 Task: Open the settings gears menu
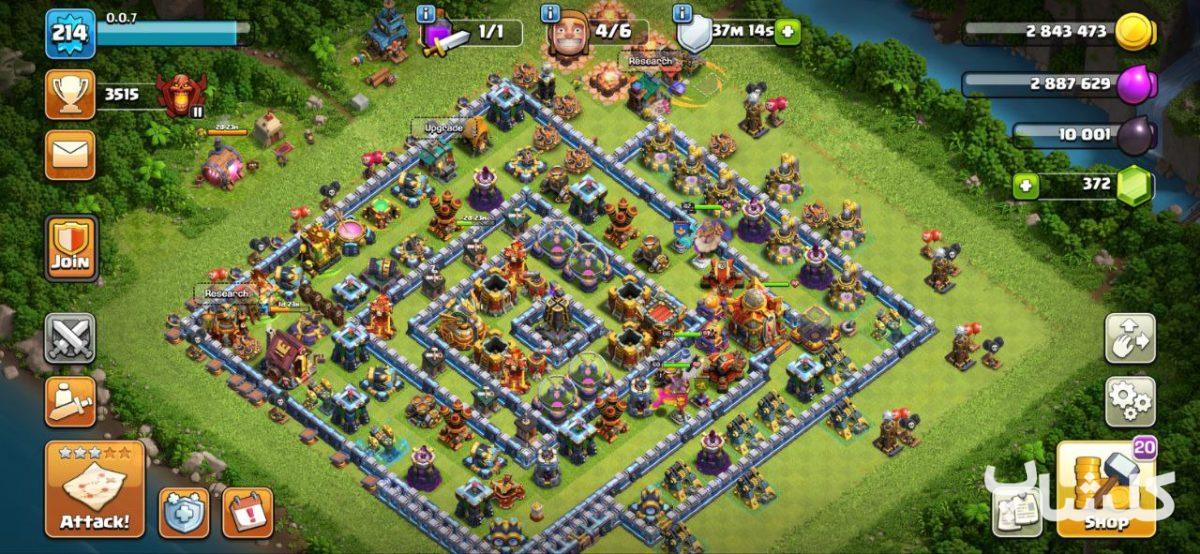pos(1129,401)
